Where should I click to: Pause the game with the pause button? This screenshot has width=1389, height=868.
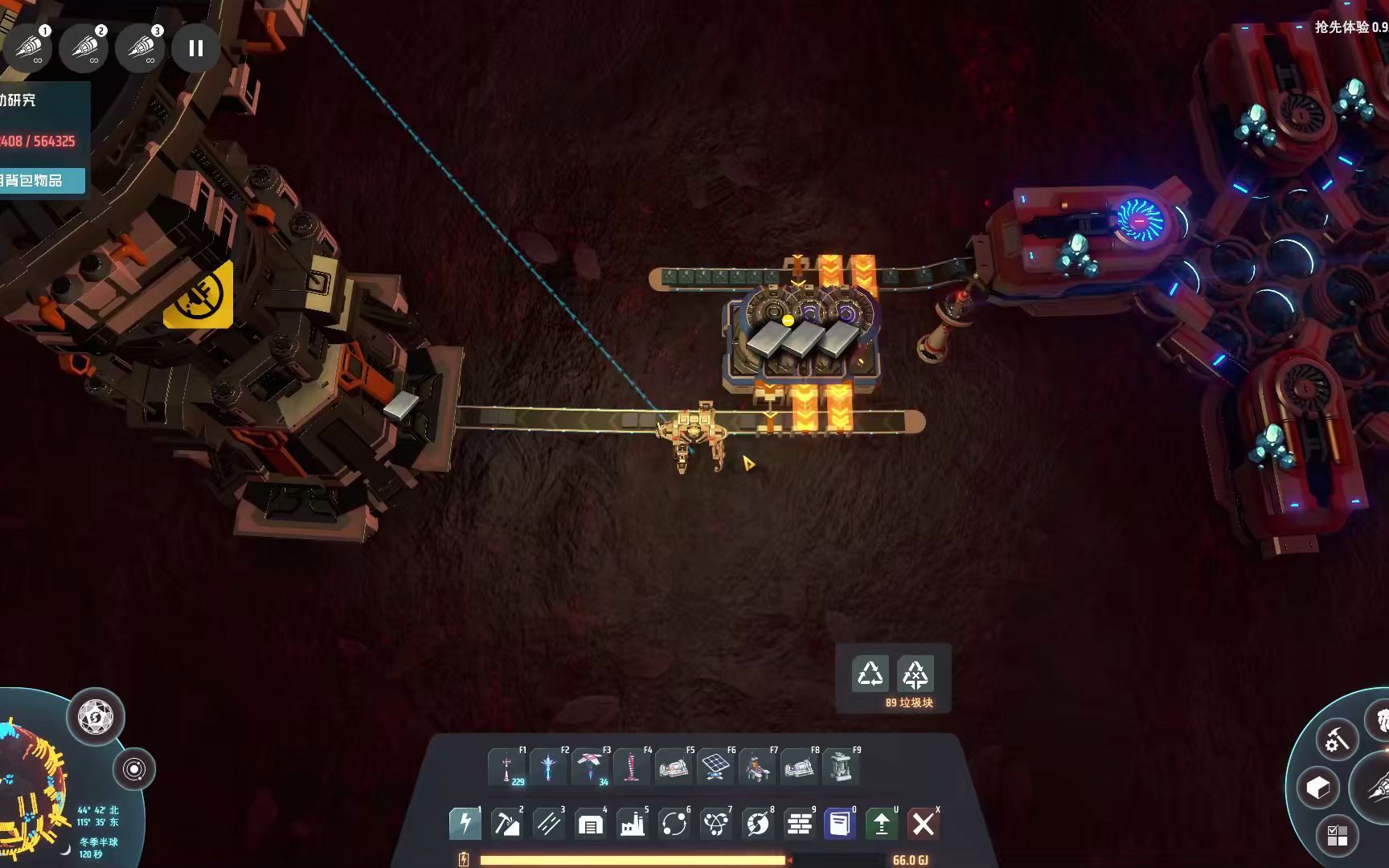pyautogui.click(x=195, y=48)
